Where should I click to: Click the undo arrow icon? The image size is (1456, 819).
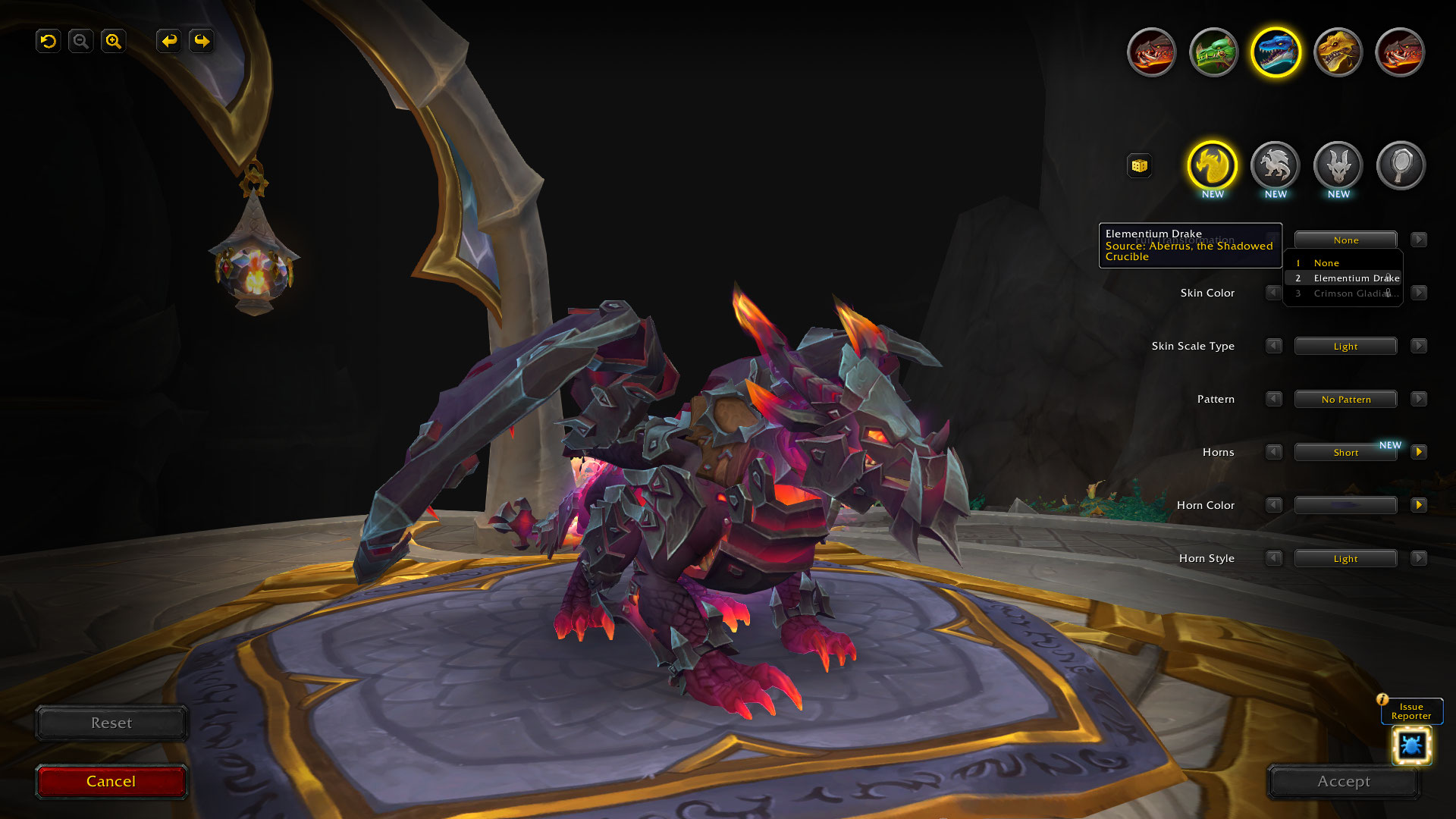48,42
